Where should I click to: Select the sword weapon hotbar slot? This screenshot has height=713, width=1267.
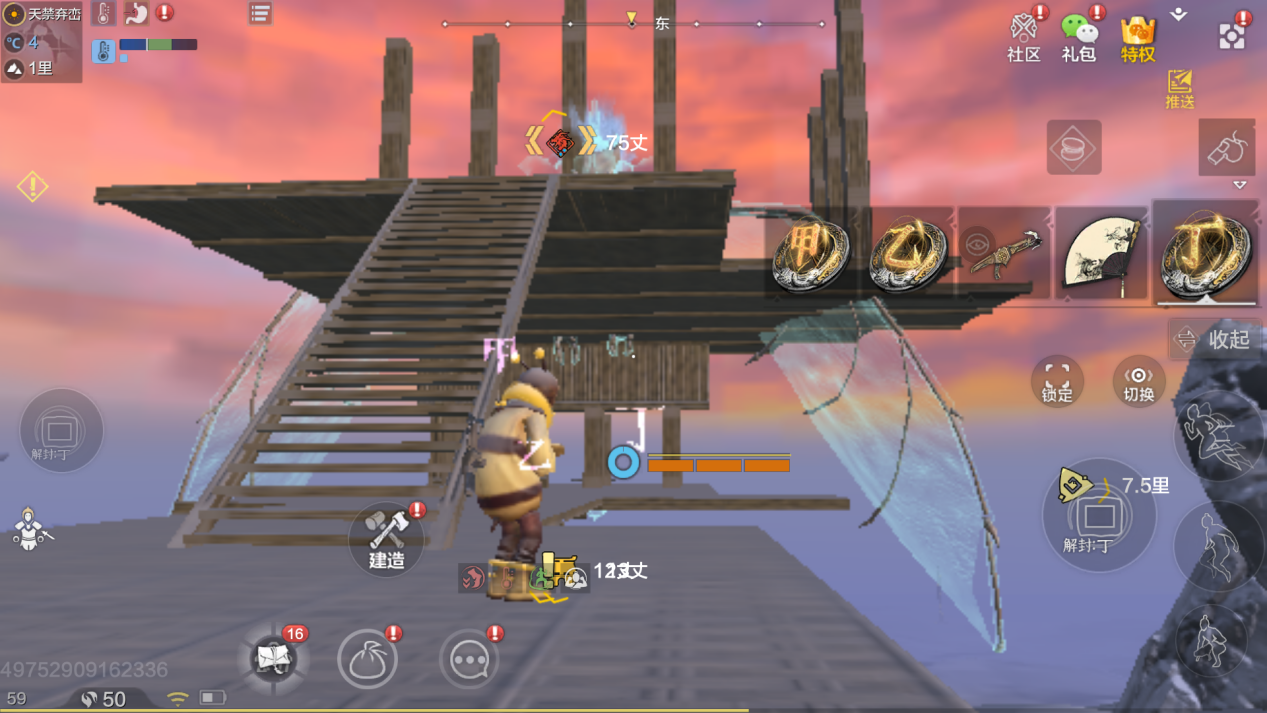1003,254
